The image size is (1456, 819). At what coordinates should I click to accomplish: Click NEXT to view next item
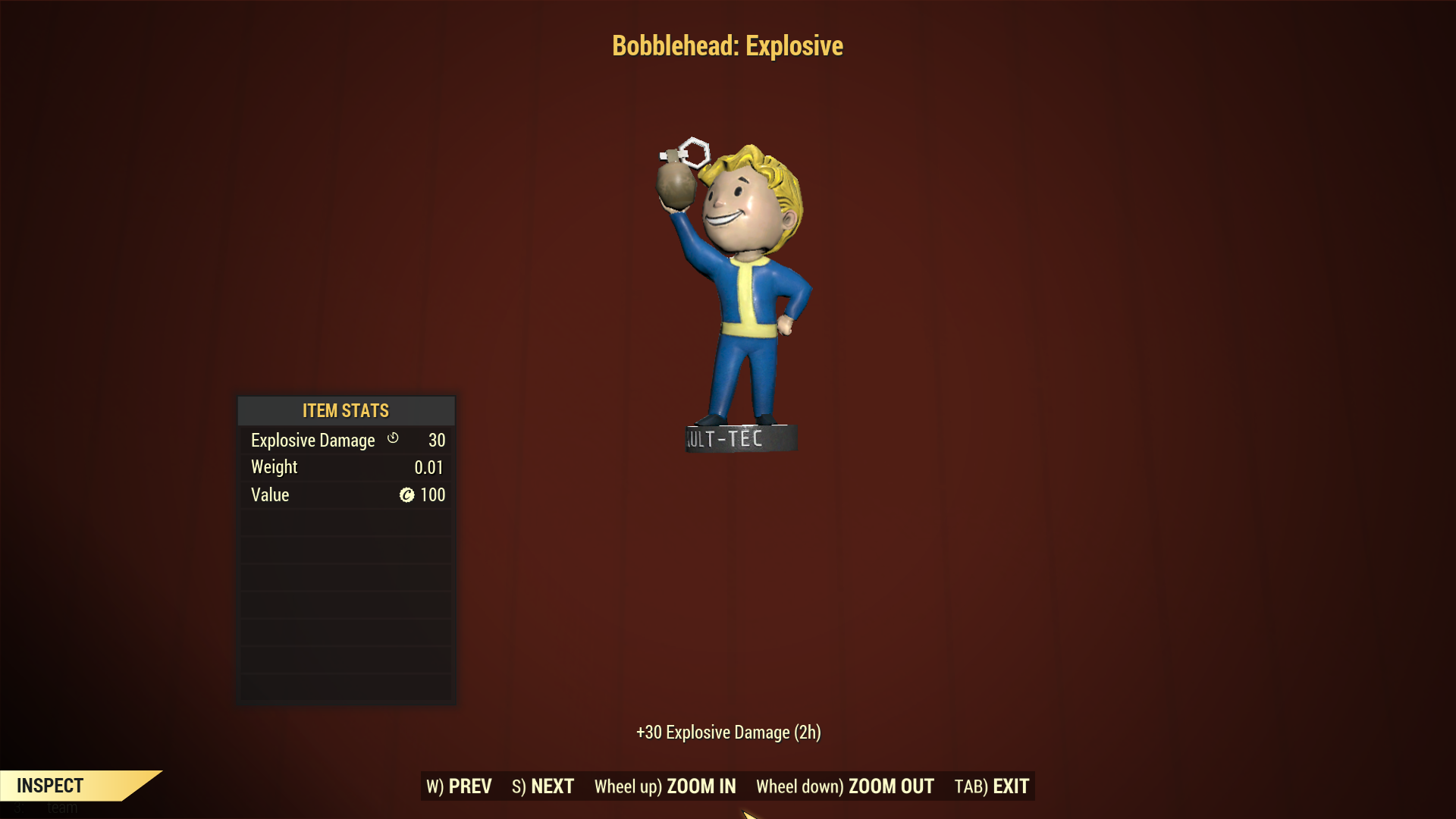click(x=542, y=786)
